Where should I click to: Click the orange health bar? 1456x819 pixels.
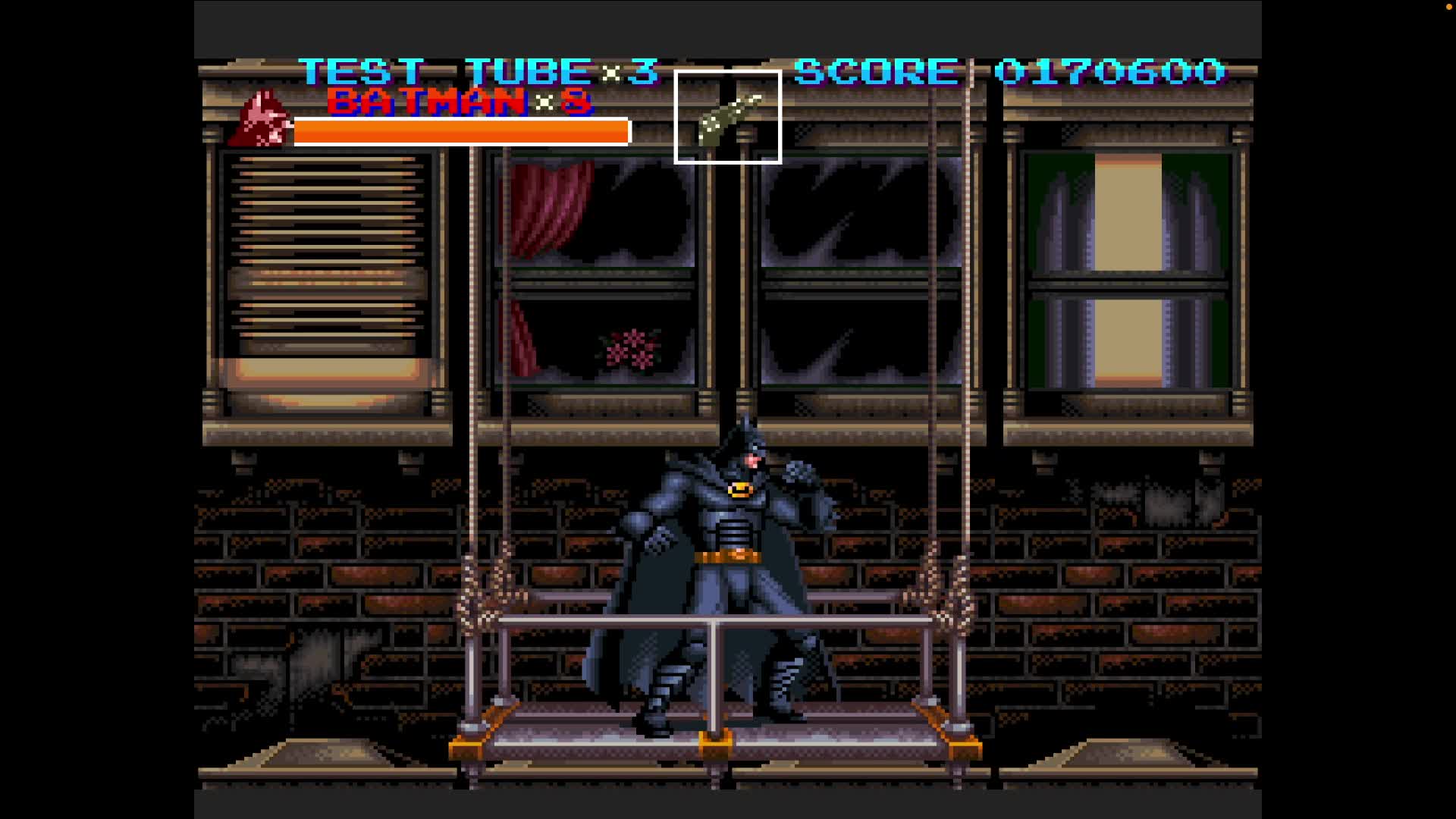click(x=459, y=131)
